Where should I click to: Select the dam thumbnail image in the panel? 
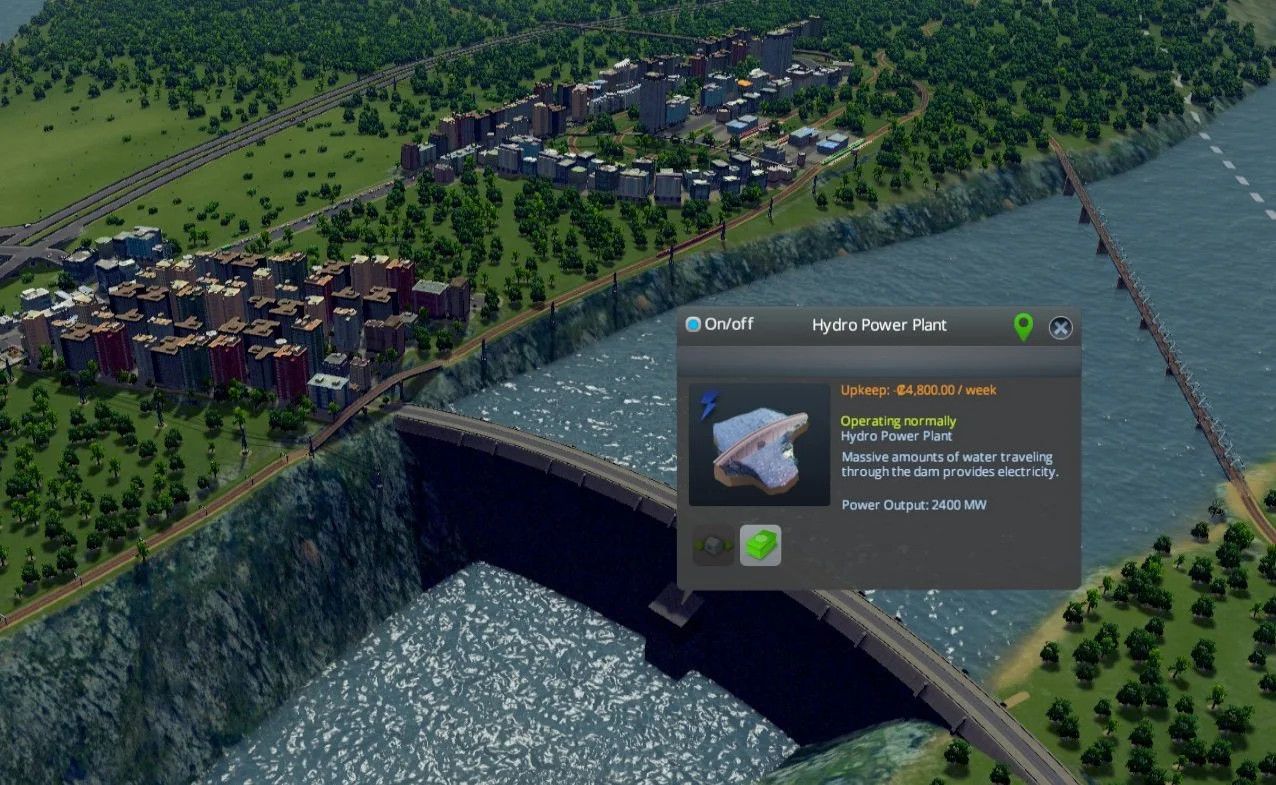coord(759,444)
